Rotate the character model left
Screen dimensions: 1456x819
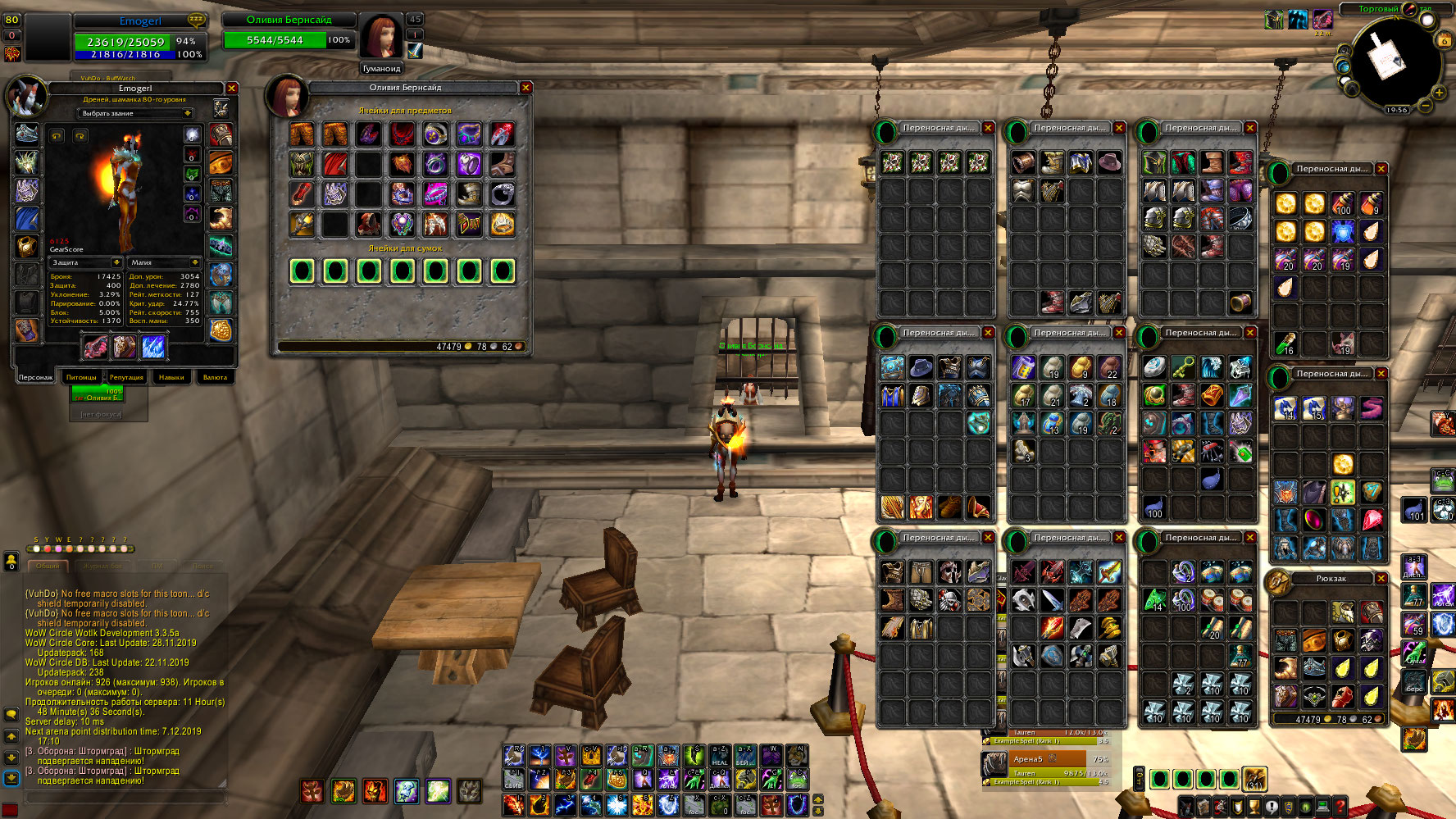(57, 135)
